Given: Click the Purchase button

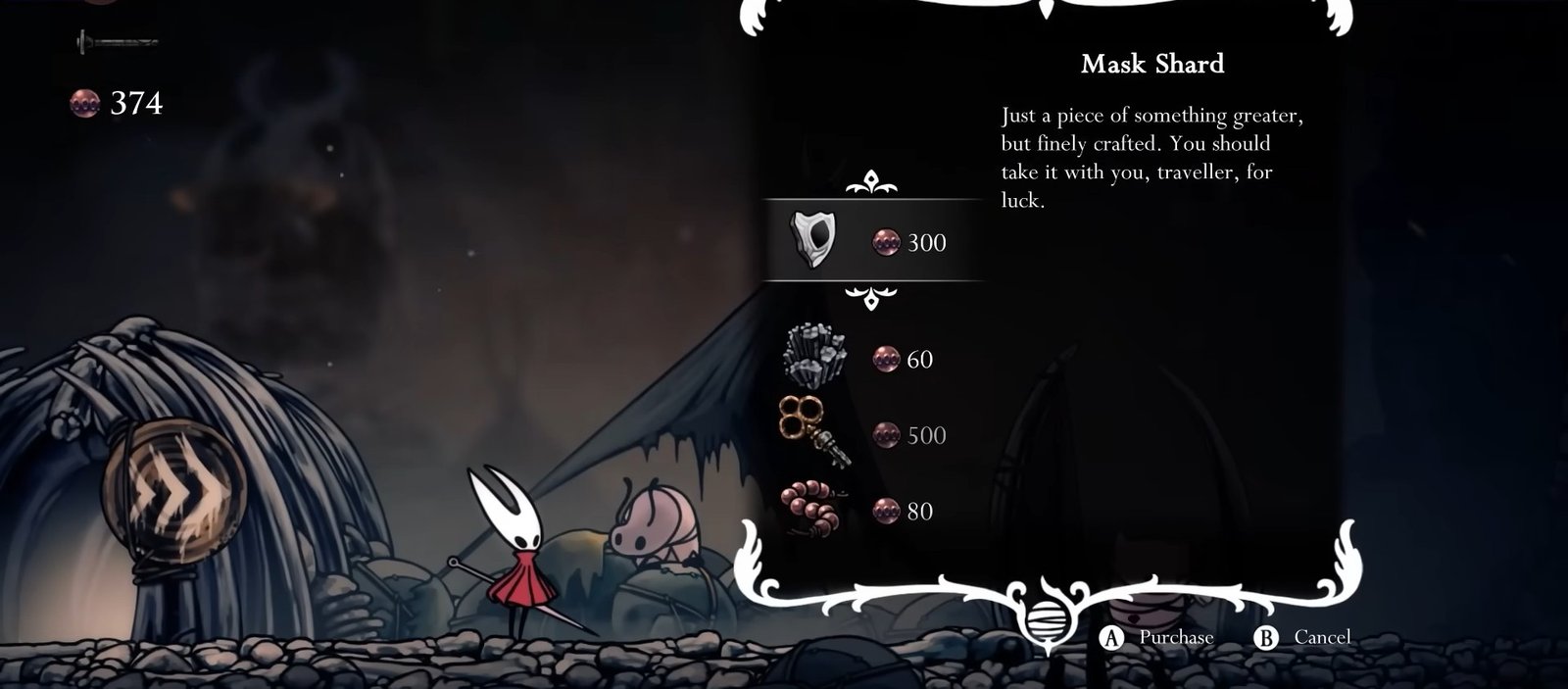Looking at the screenshot, I should tap(1158, 638).
